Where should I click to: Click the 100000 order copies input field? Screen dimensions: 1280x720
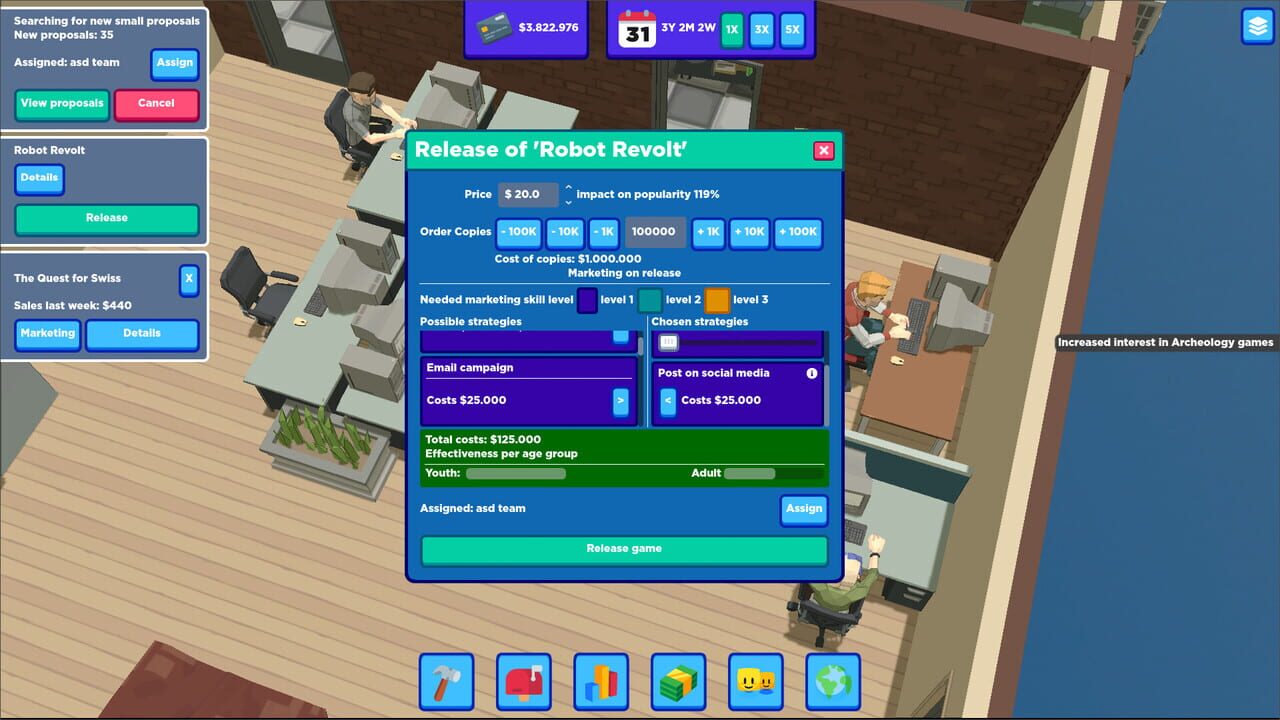[654, 232]
